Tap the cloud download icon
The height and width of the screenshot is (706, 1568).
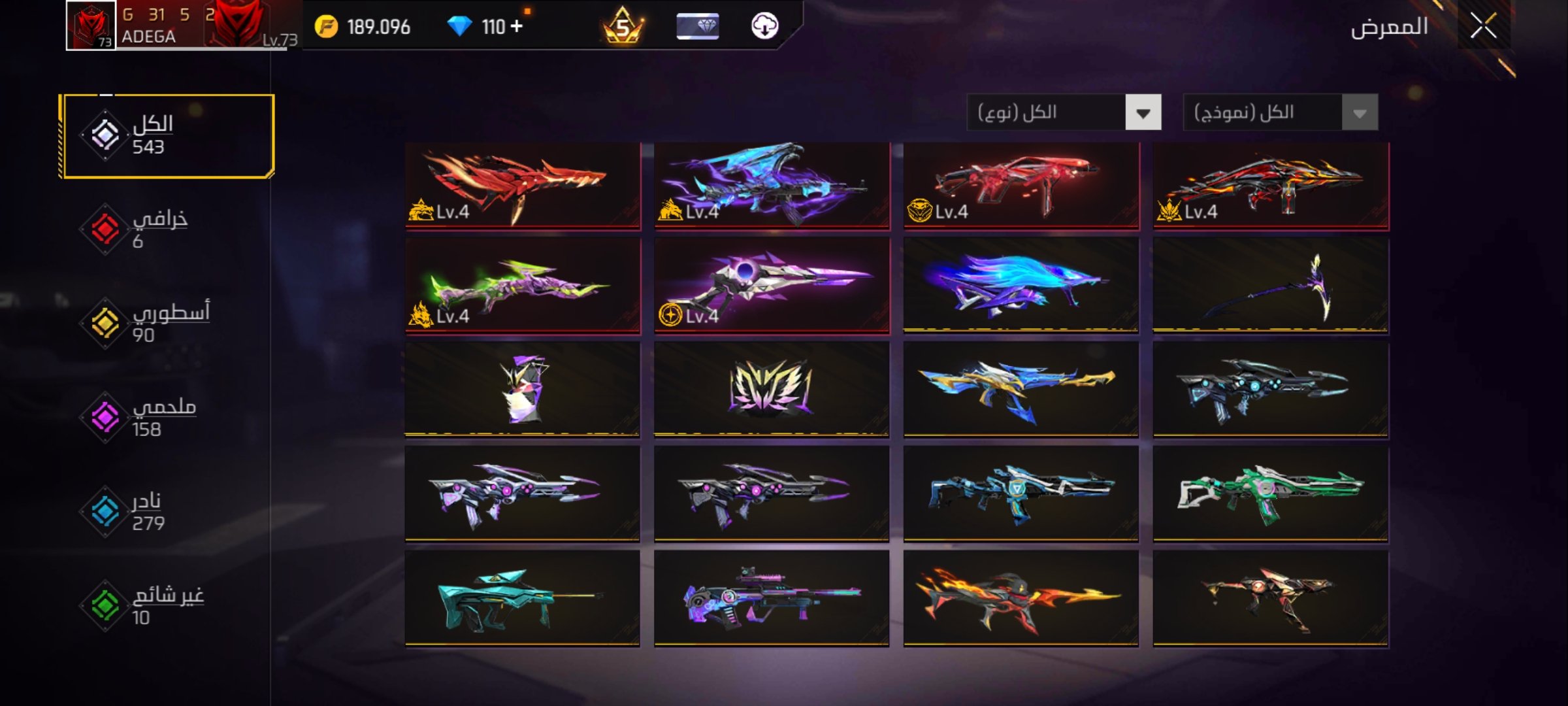(764, 26)
